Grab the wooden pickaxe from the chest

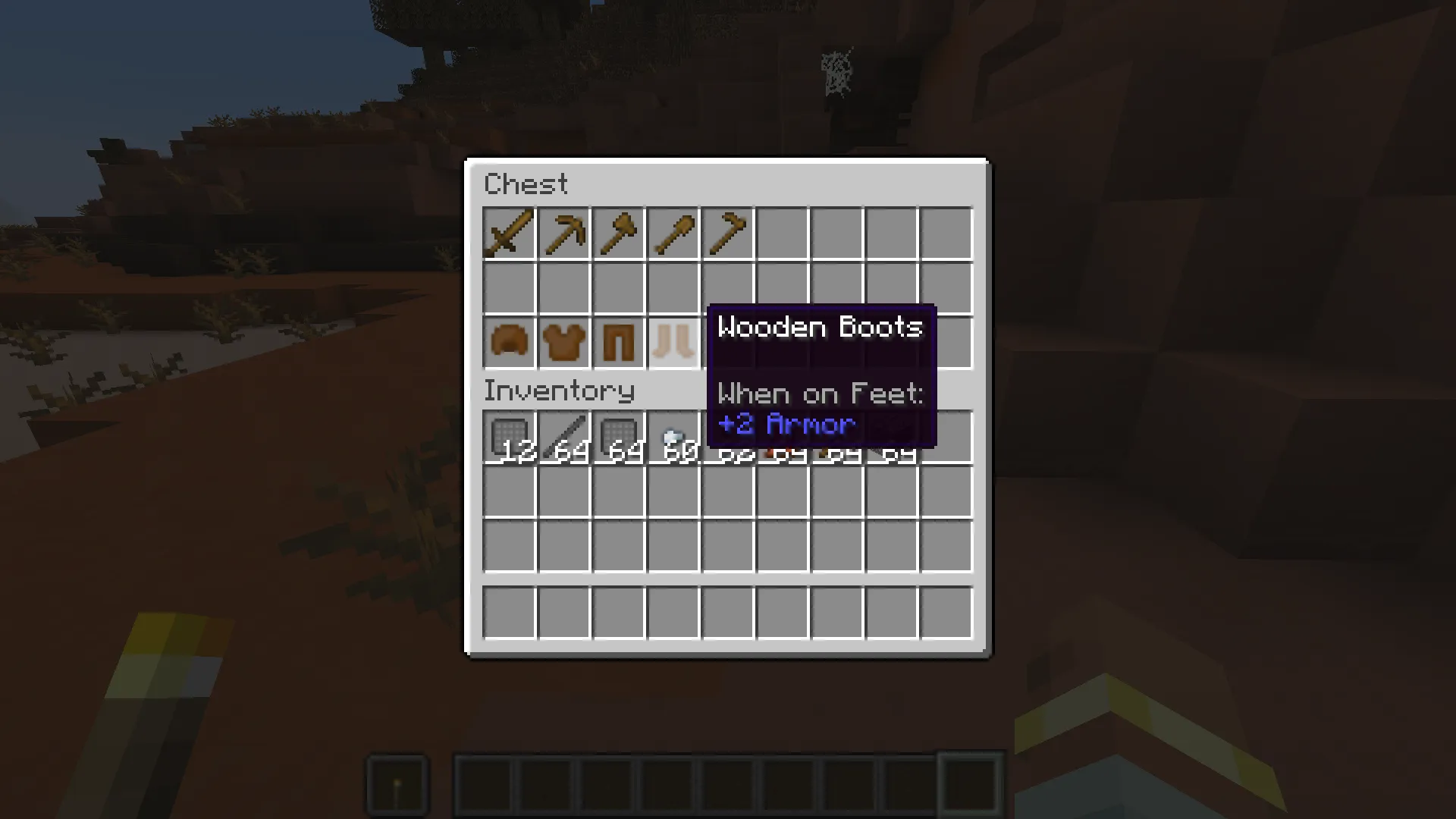pos(563,234)
